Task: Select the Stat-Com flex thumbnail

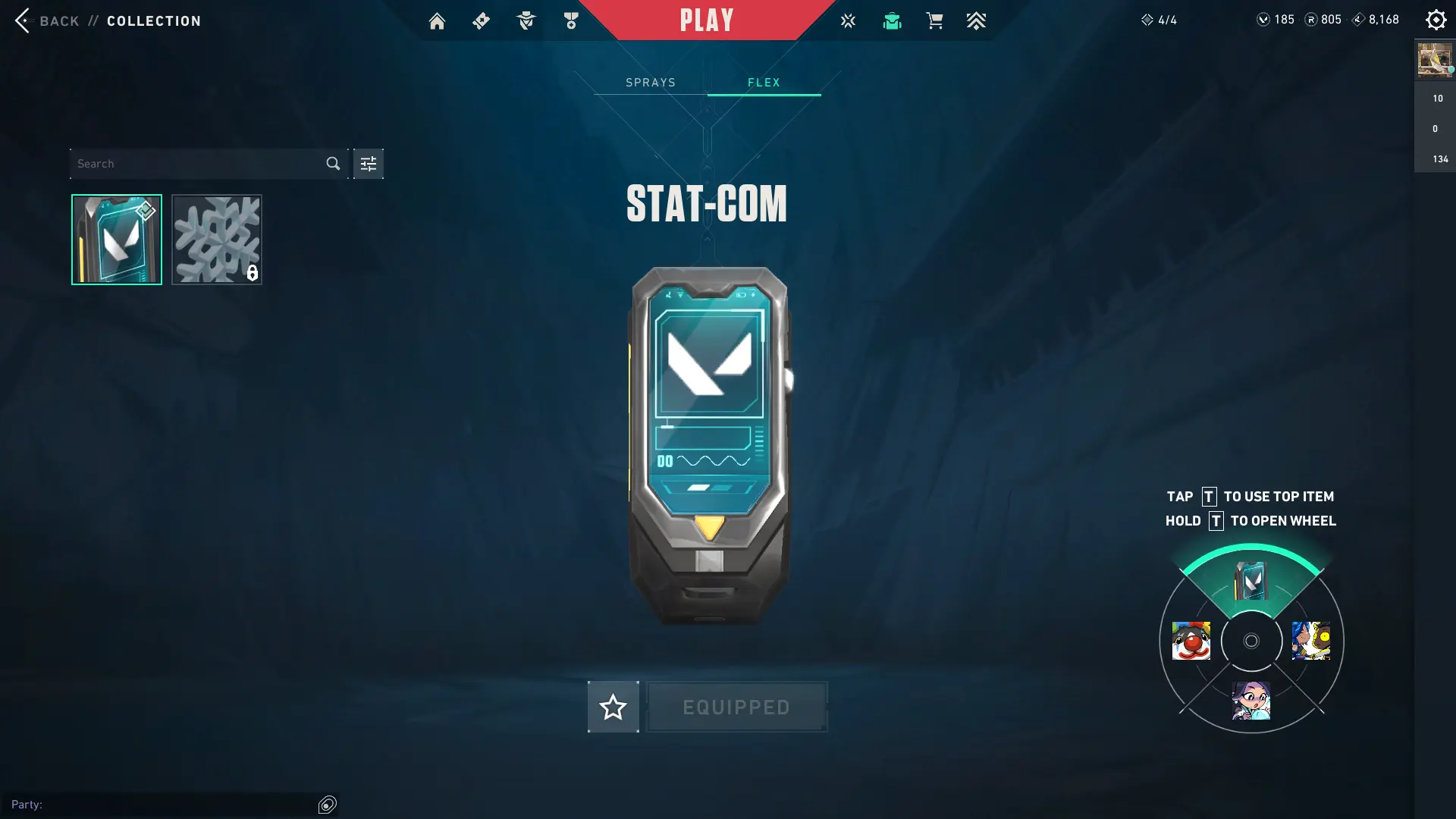Action: pyautogui.click(x=117, y=240)
